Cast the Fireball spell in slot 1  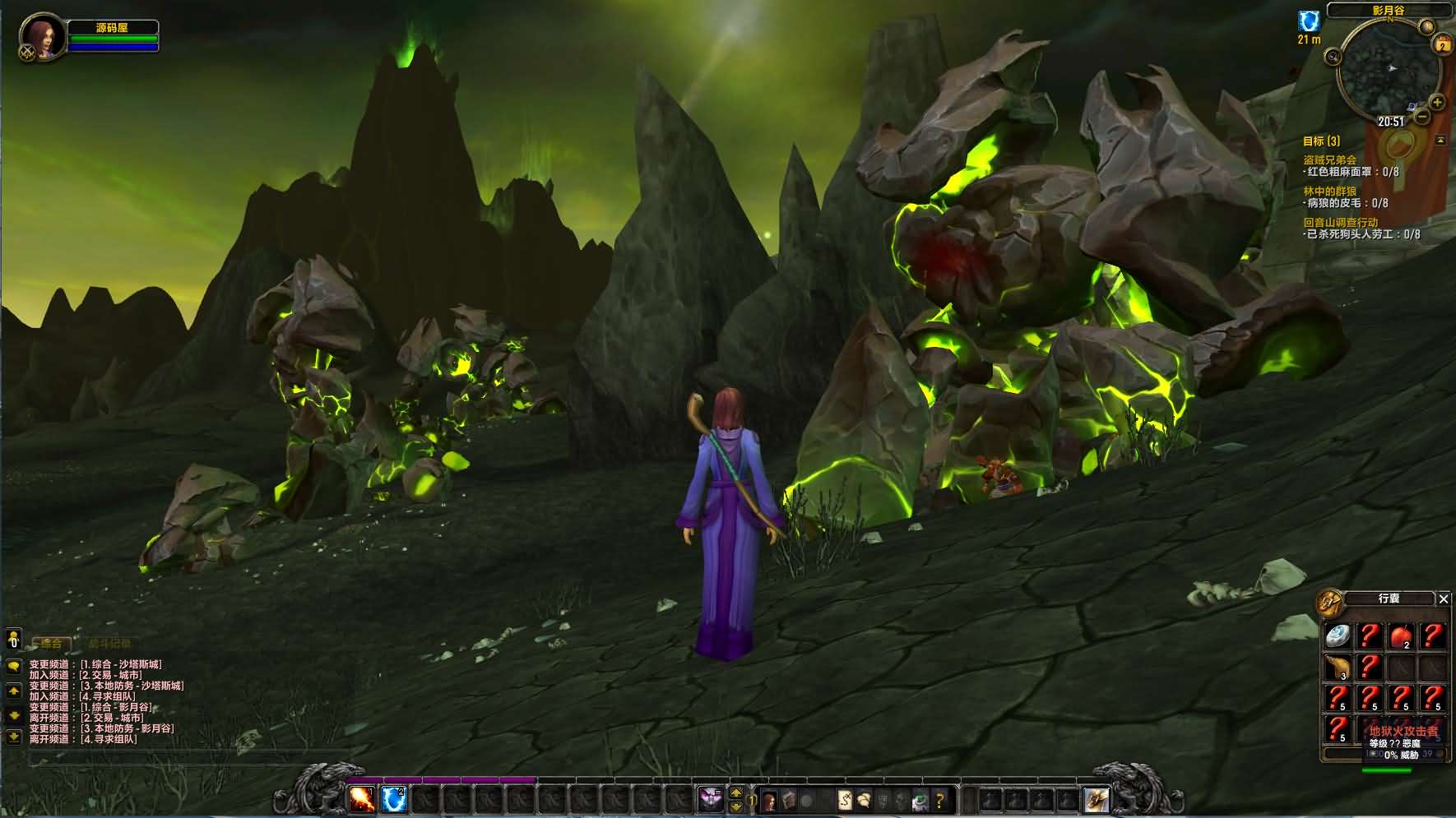point(362,798)
